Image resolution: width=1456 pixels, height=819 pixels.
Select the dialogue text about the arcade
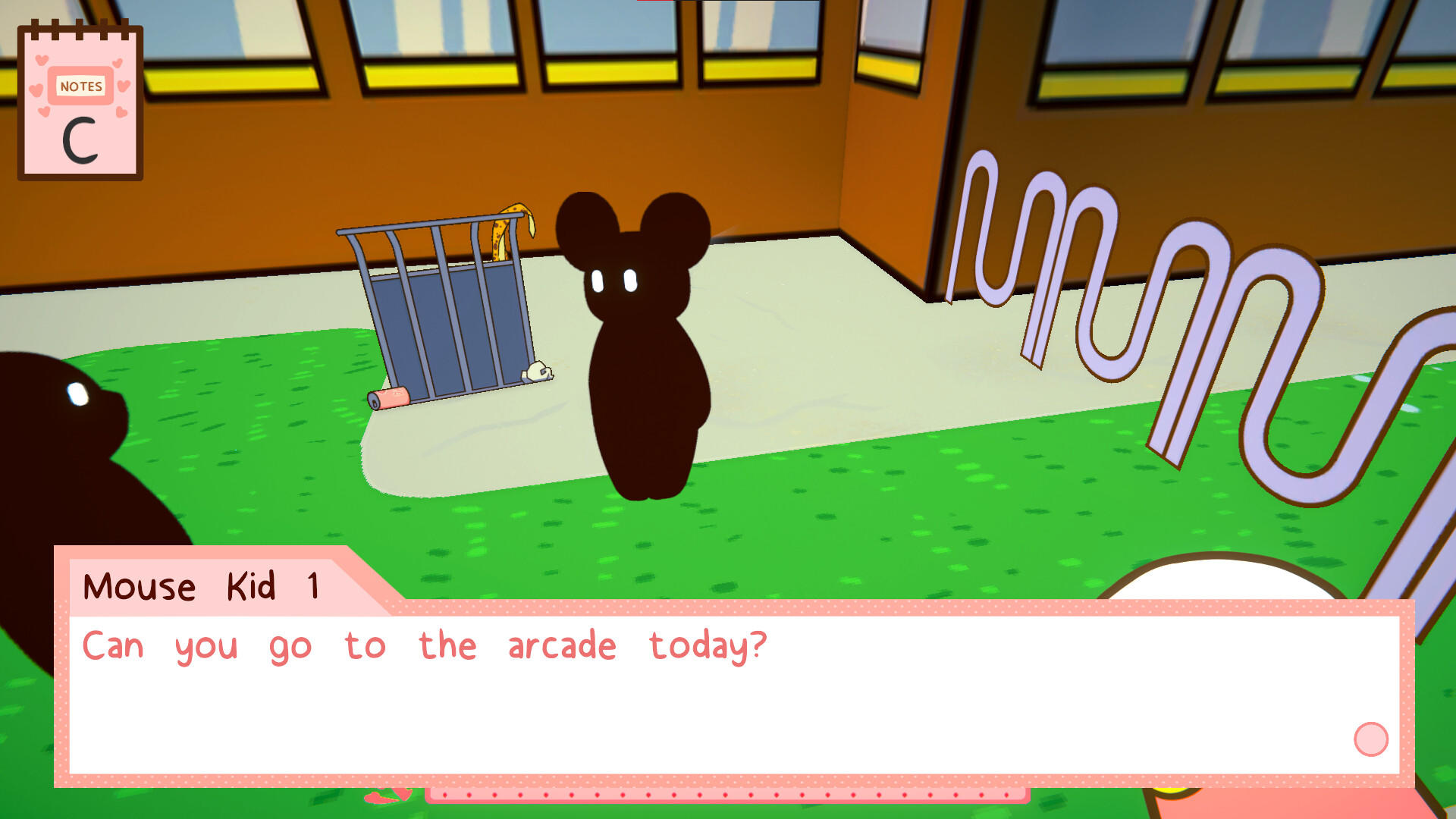click(425, 645)
